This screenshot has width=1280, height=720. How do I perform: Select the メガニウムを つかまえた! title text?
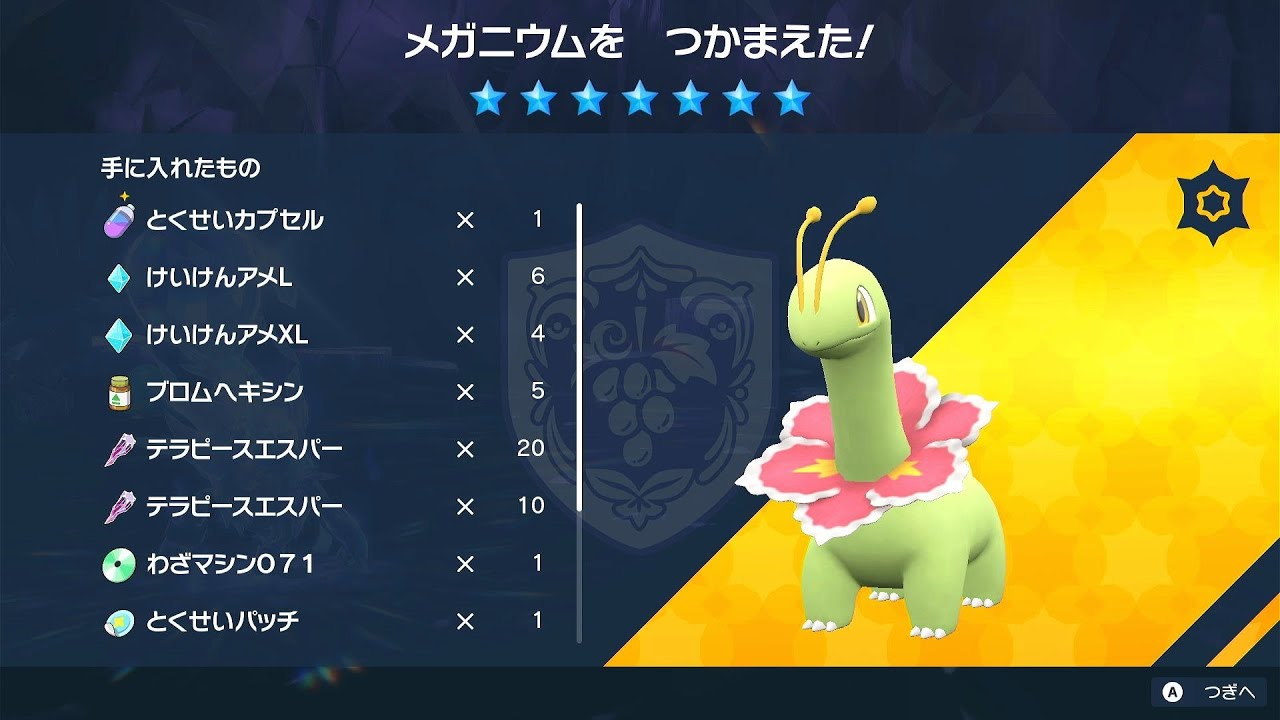pos(640,40)
